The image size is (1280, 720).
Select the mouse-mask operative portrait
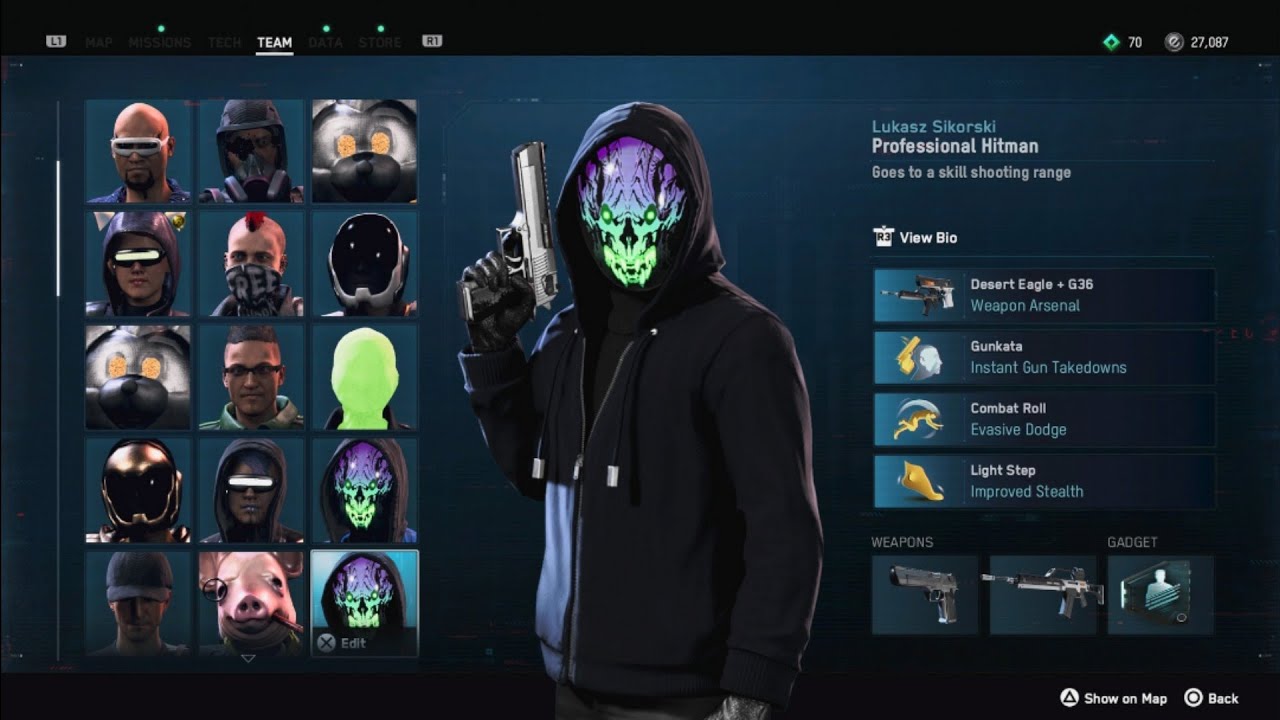coord(364,150)
